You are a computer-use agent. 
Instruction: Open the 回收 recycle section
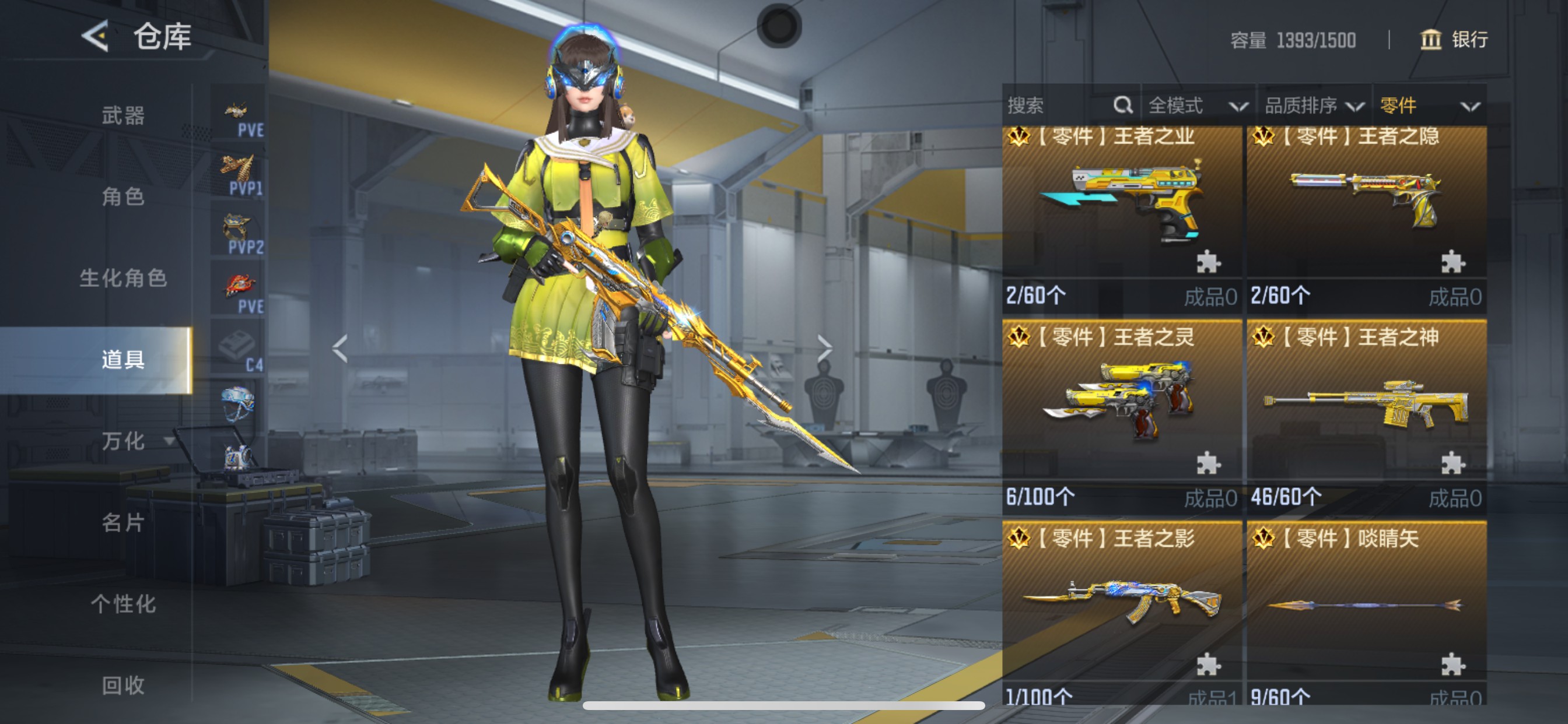(x=123, y=686)
